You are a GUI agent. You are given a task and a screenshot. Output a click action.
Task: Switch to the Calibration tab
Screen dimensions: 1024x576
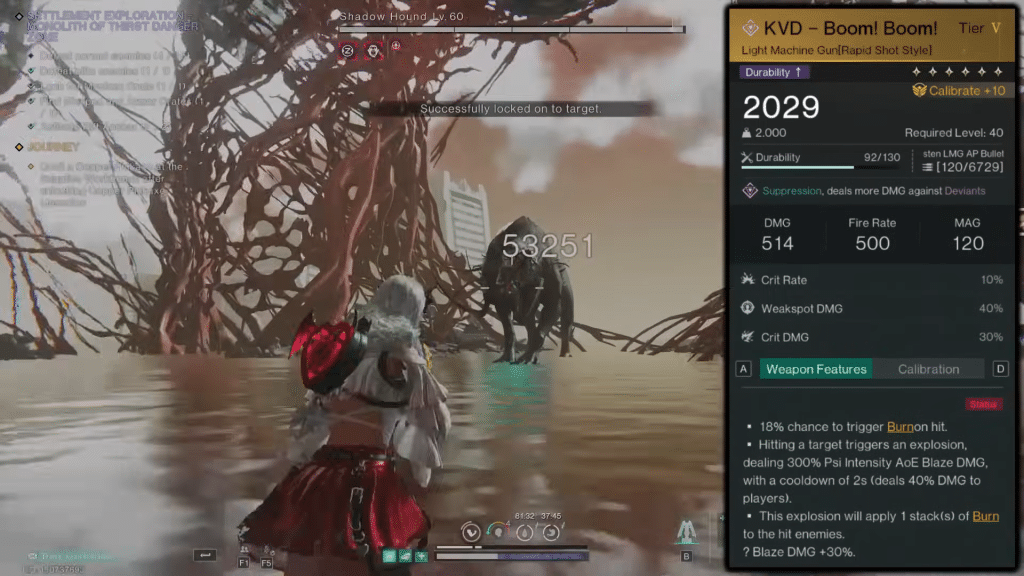(928, 369)
